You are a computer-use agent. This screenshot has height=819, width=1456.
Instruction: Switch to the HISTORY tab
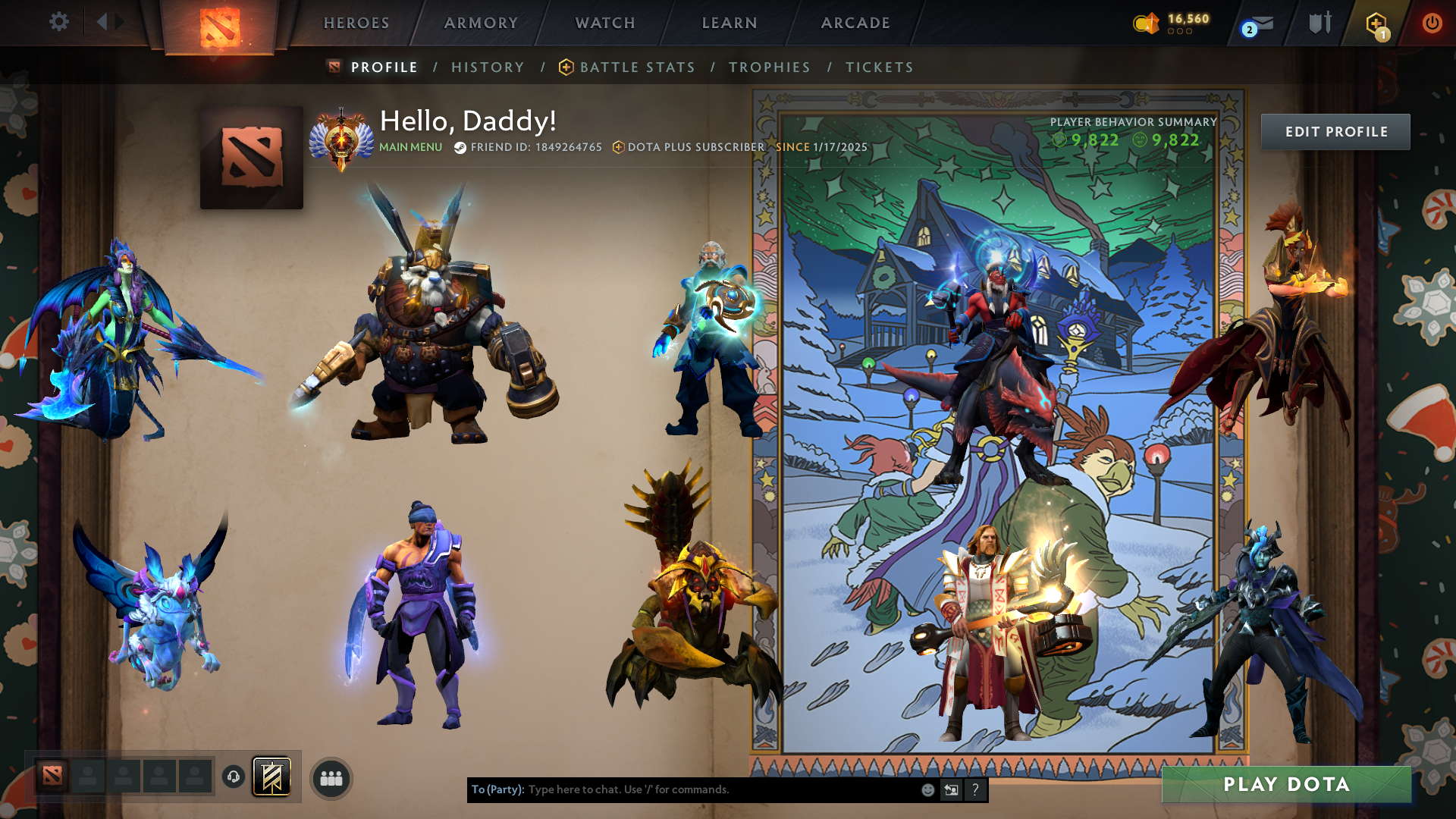[488, 67]
